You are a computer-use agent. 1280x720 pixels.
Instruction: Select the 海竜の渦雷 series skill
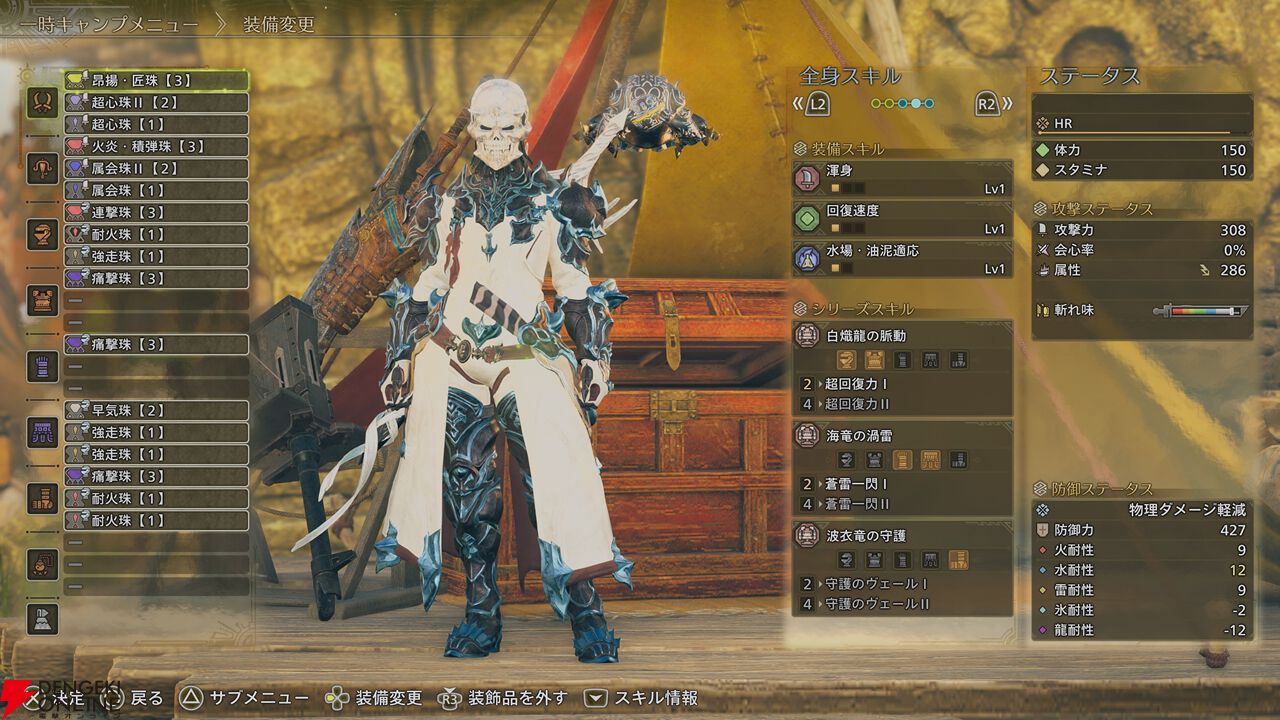[902, 436]
